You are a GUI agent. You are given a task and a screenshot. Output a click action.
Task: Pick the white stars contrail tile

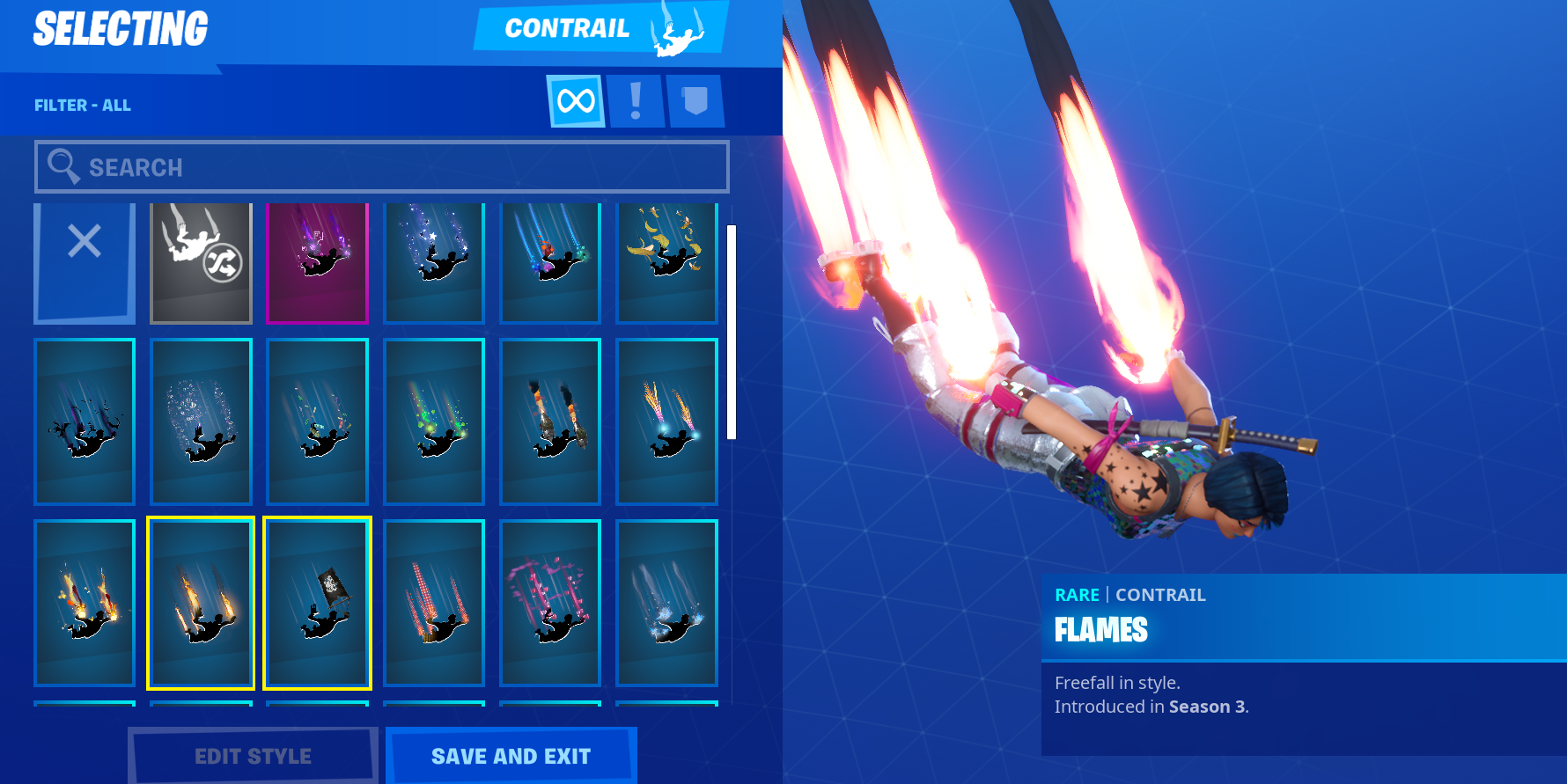(x=434, y=262)
